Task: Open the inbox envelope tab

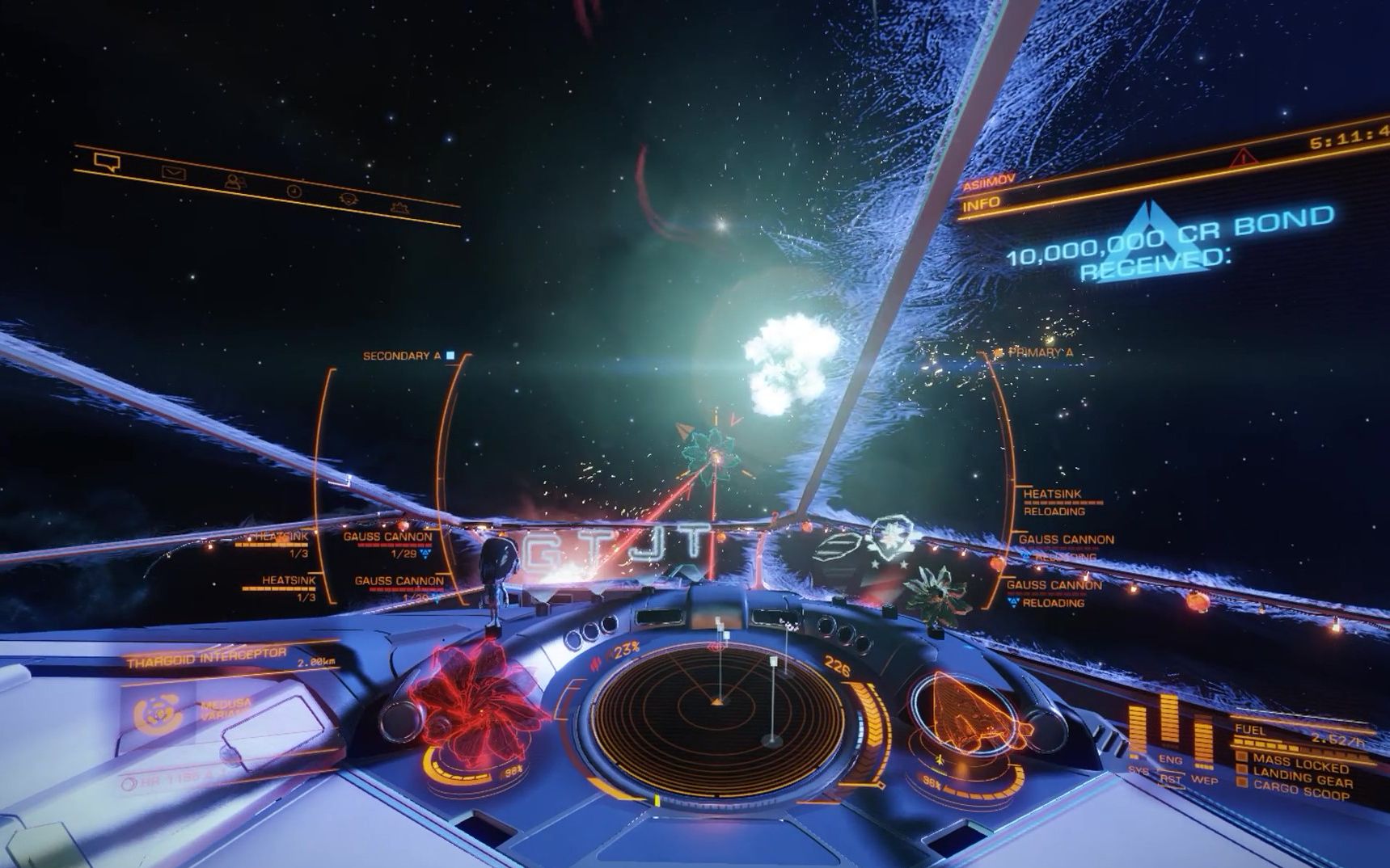Action: point(173,172)
